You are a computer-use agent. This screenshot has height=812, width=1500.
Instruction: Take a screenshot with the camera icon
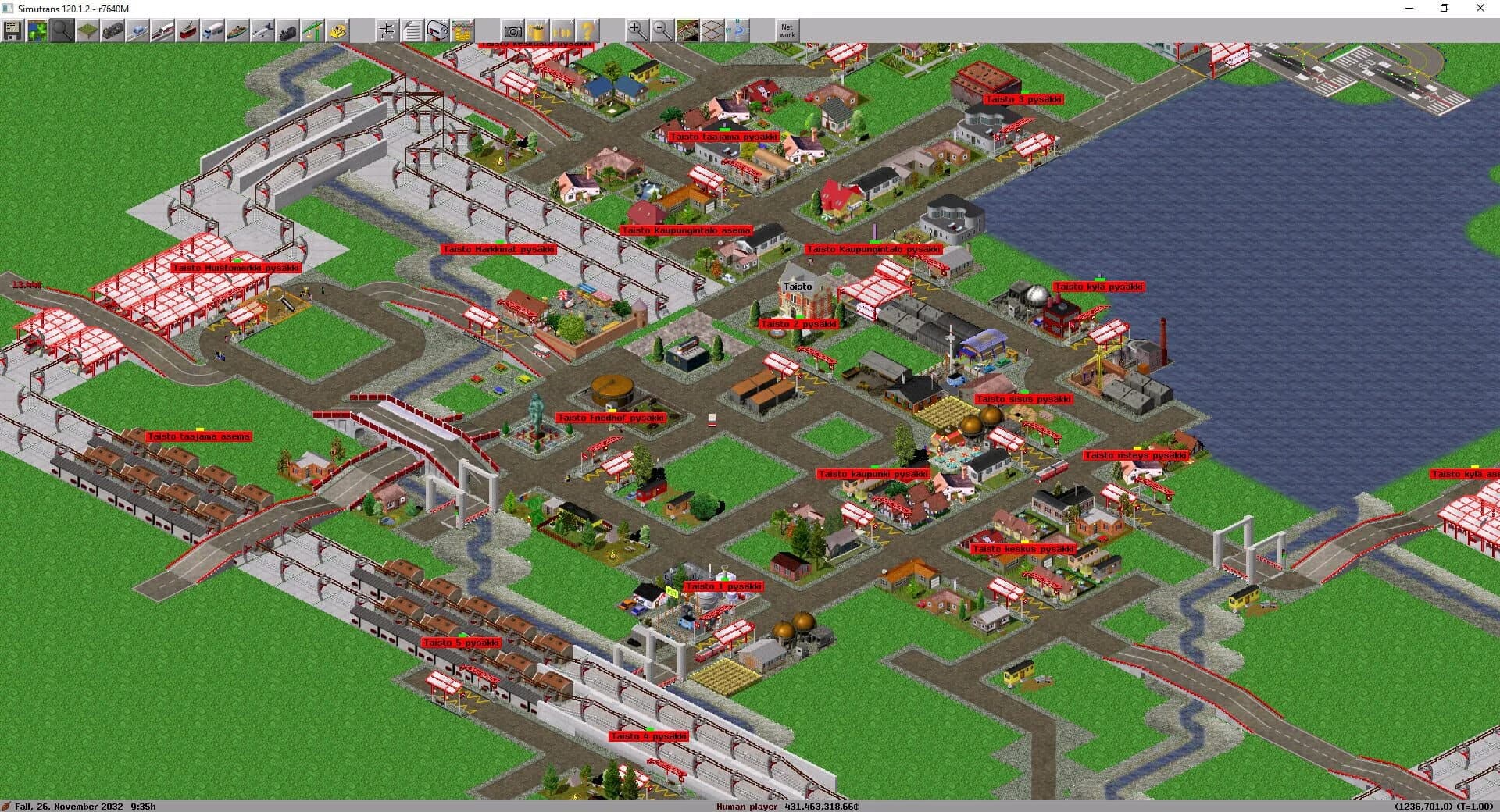[x=513, y=31]
